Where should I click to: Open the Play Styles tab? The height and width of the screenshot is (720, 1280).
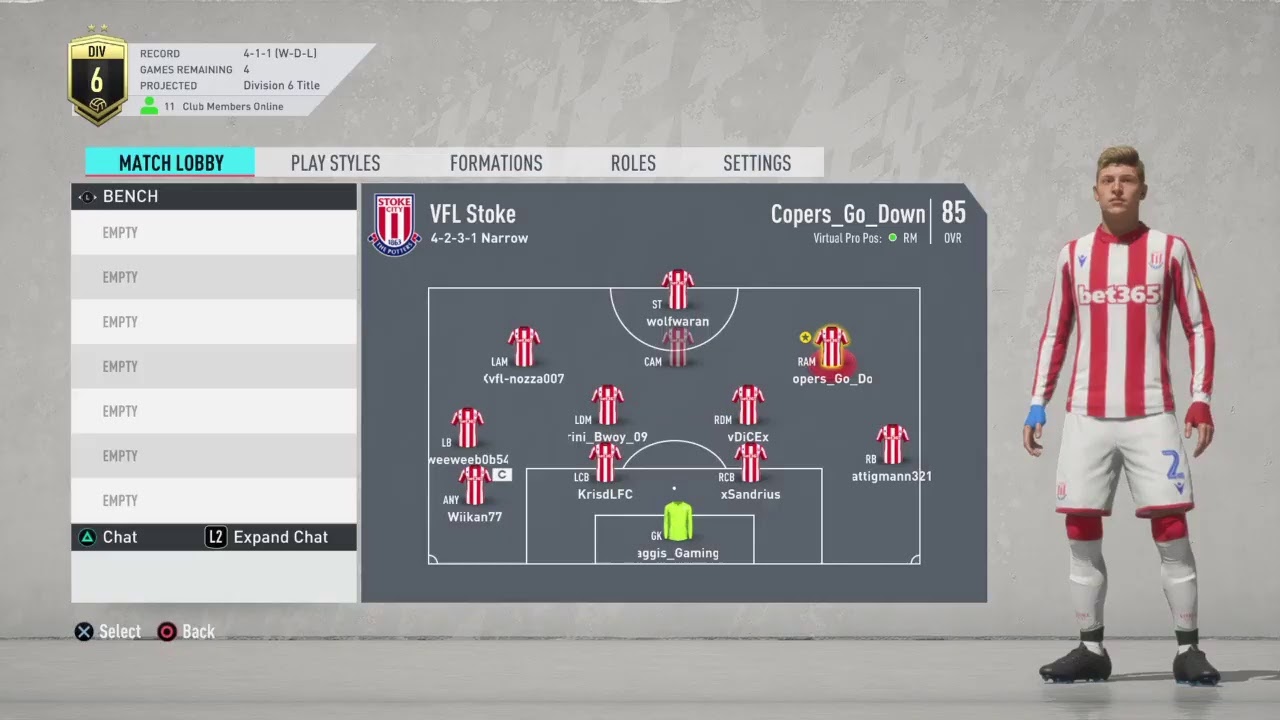[335, 163]
